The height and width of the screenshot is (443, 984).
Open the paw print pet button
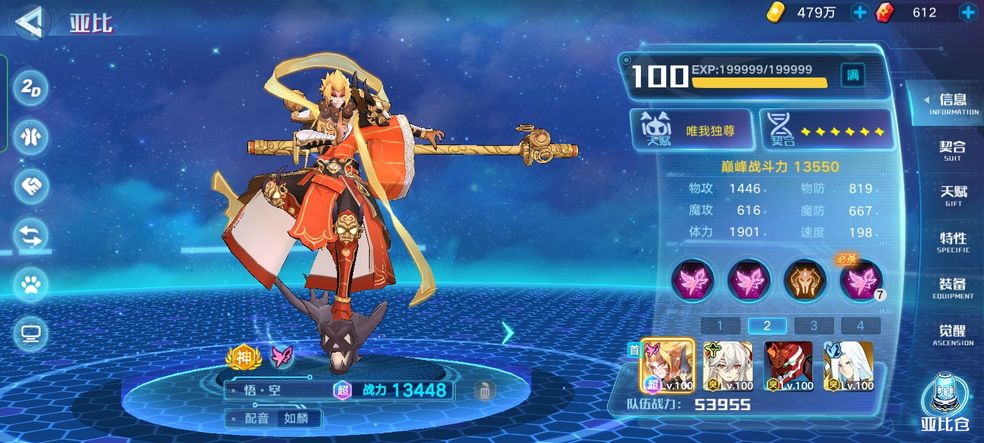click(x=32, y=284)
